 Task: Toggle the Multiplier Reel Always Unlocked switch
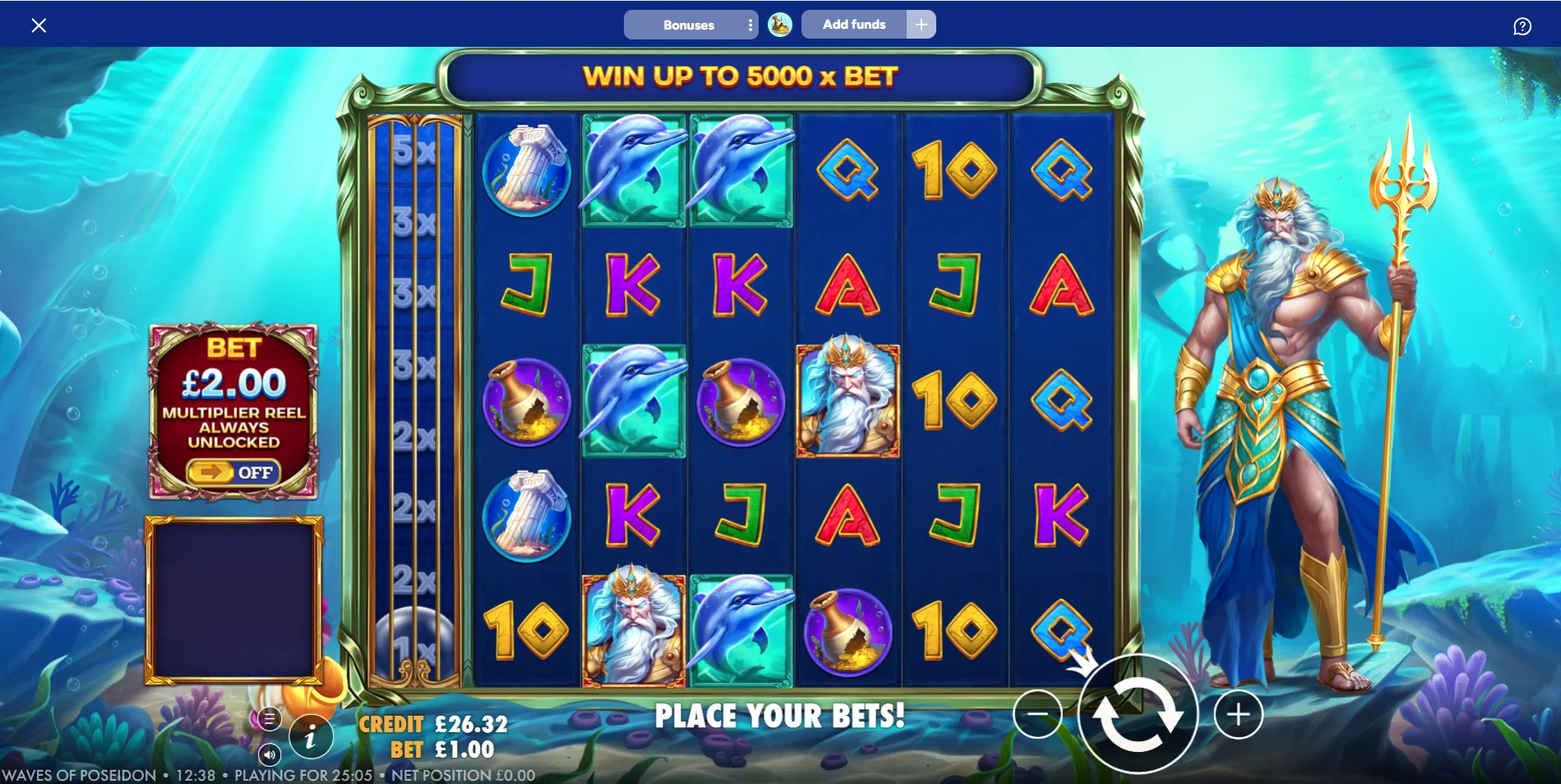(233, 473)
